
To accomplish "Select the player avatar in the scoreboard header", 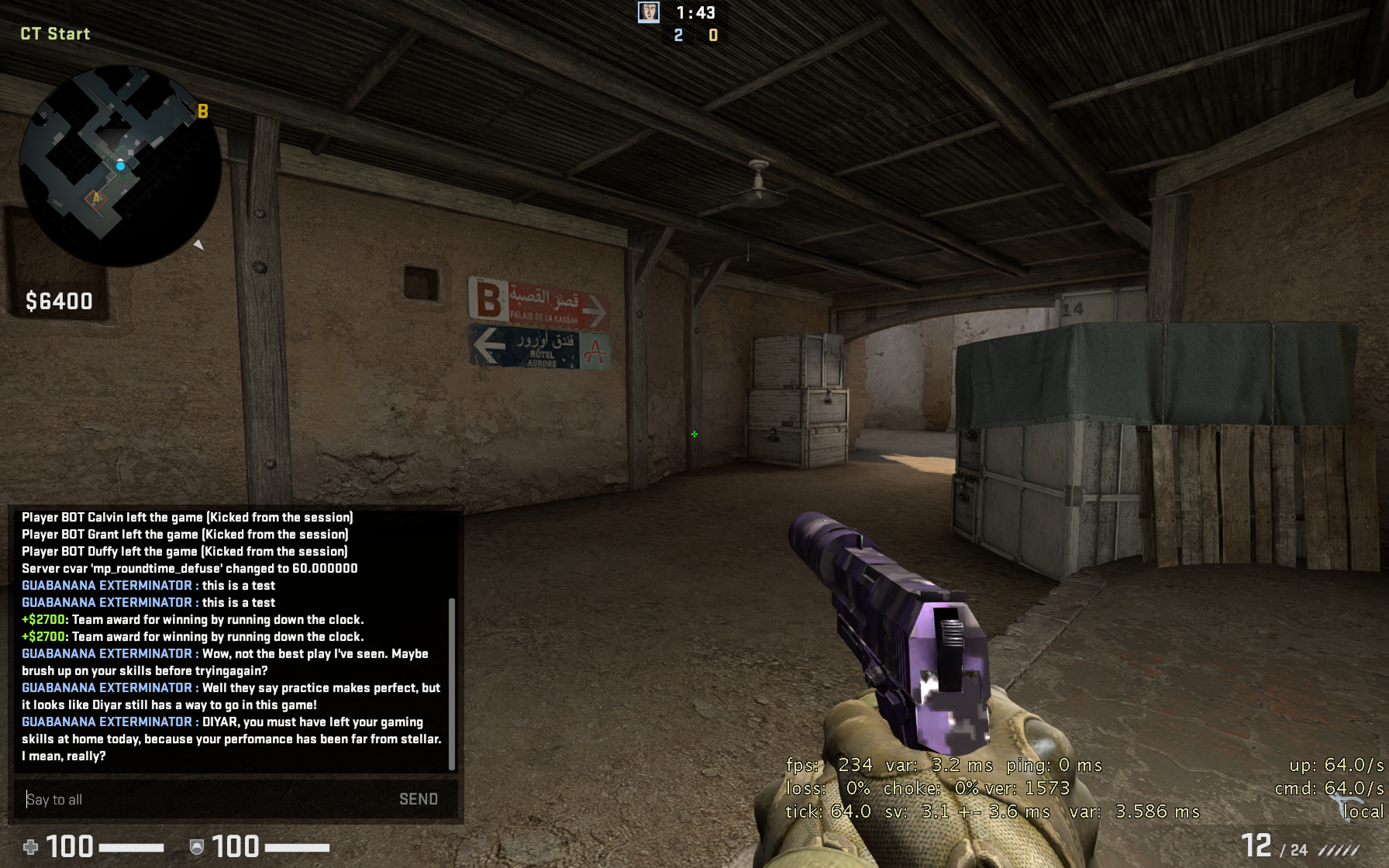I will [649, 12].
